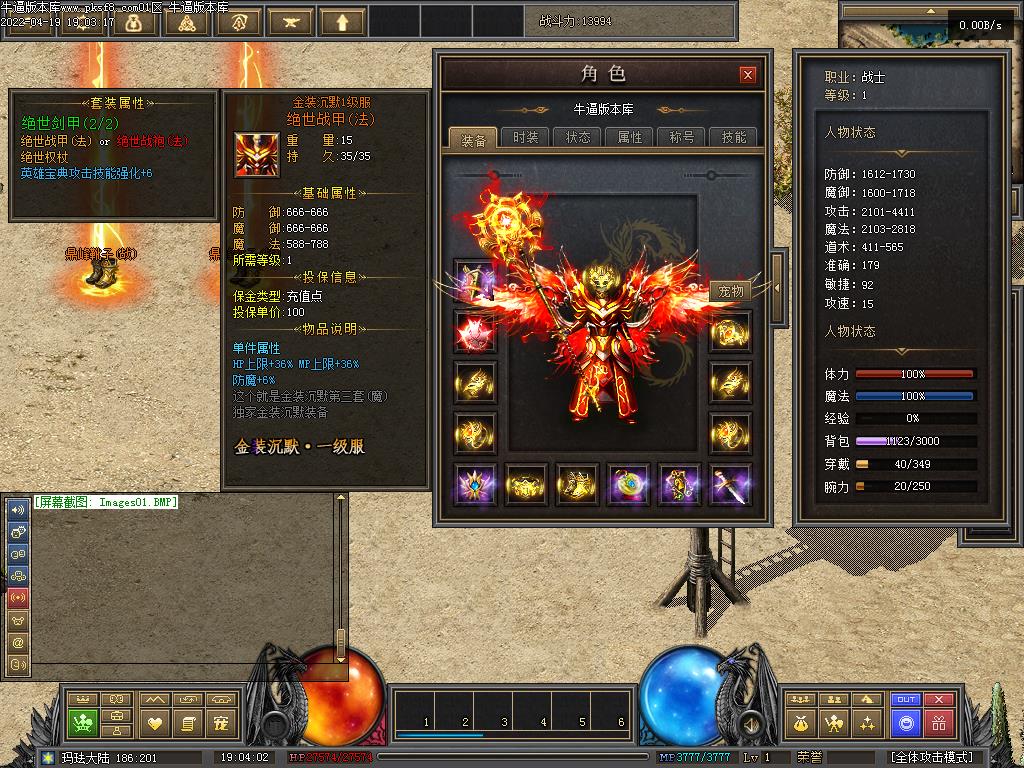This screenshot has width=1024, height=768.
Task: Click the blue OUT button
Action: (x=906, y=700)
